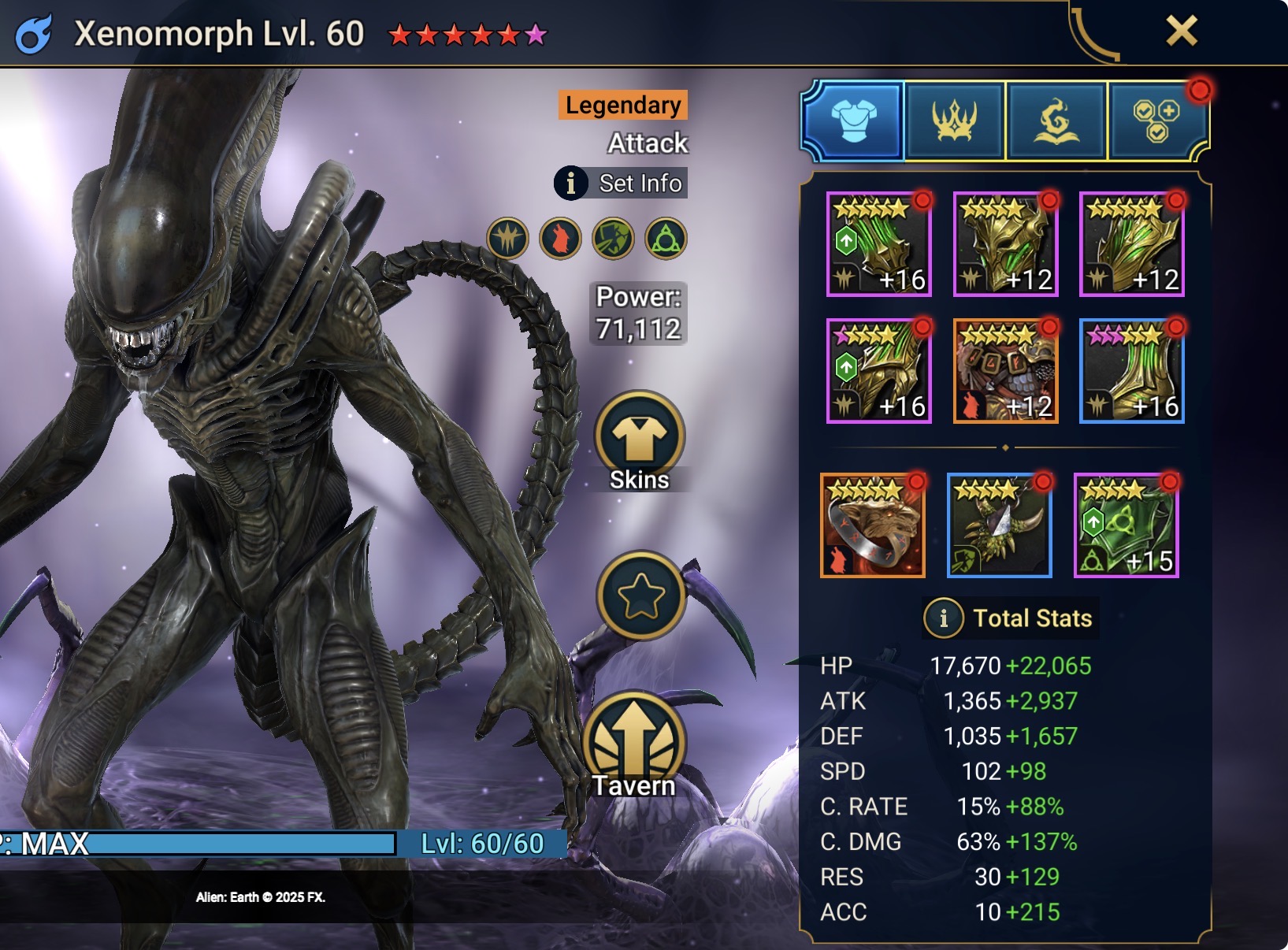The width and height of the screenshot is (1288, 950).
Task: Open the golden serpent emblem tab
Action: point(1056,121)
